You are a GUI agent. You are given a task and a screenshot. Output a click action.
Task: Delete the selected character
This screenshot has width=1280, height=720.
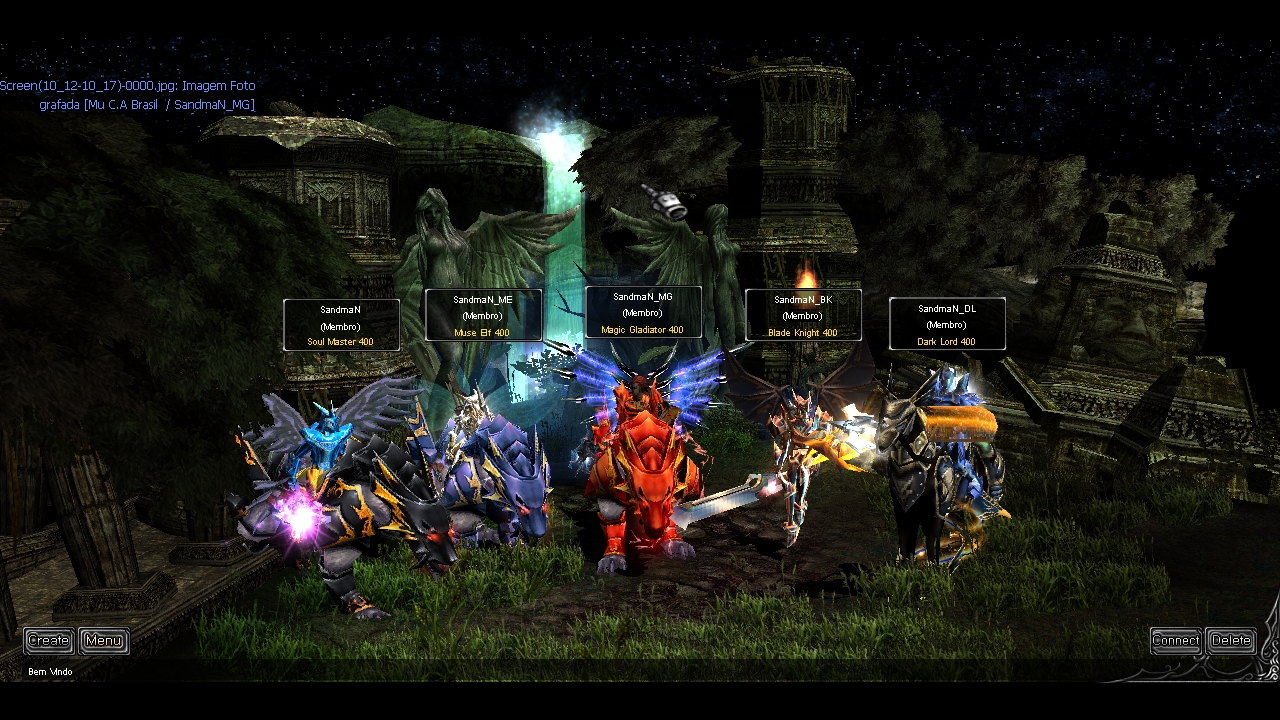point(1230,640)
